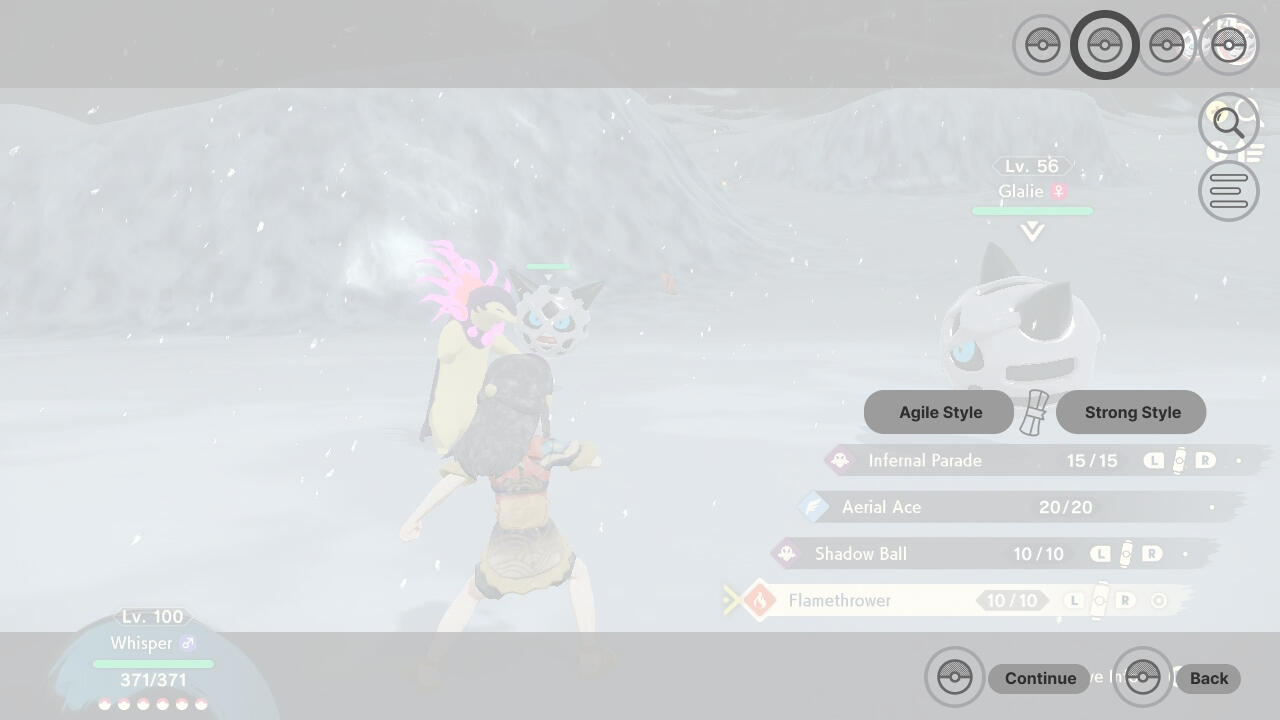The image size is (1280, 720).
Task: Click the Continue button
Action: click(x=1039, y=678)
